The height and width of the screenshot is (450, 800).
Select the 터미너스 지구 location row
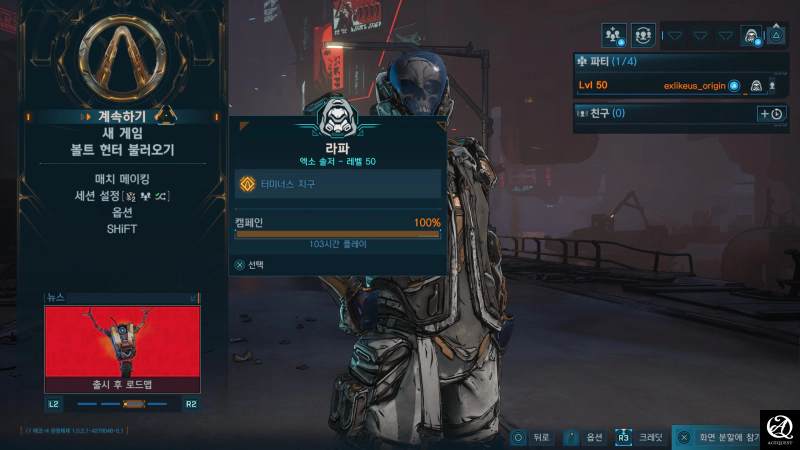click(x=337, y=184)
